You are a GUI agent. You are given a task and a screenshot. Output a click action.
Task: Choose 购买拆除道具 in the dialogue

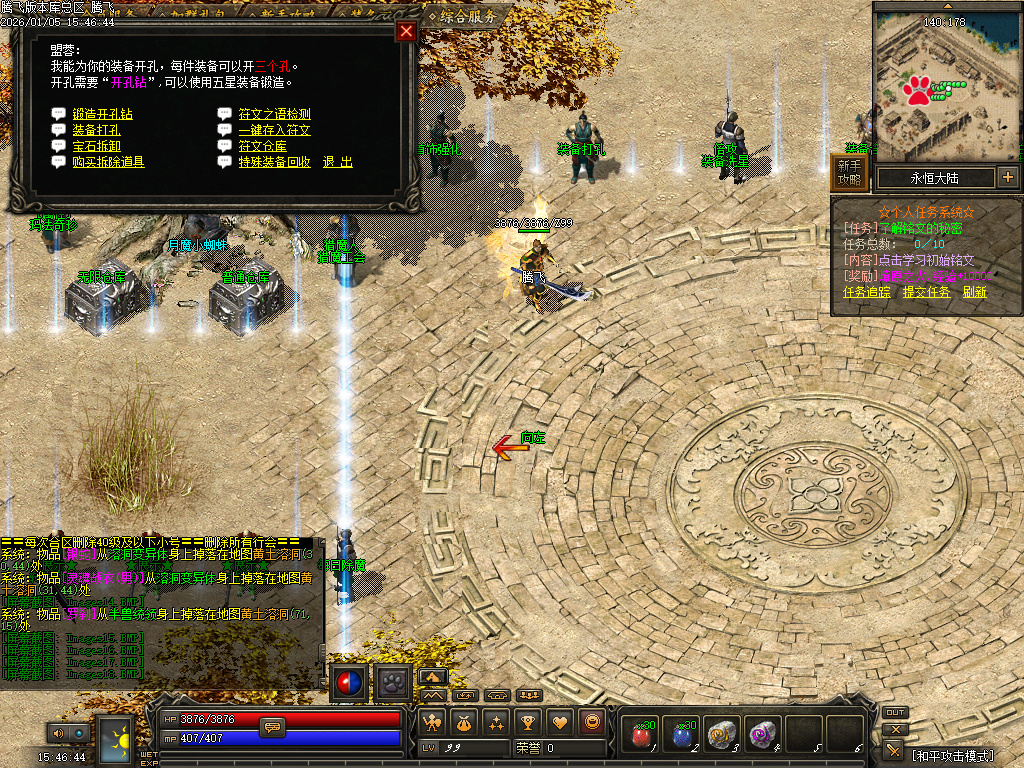pos(108,162)
